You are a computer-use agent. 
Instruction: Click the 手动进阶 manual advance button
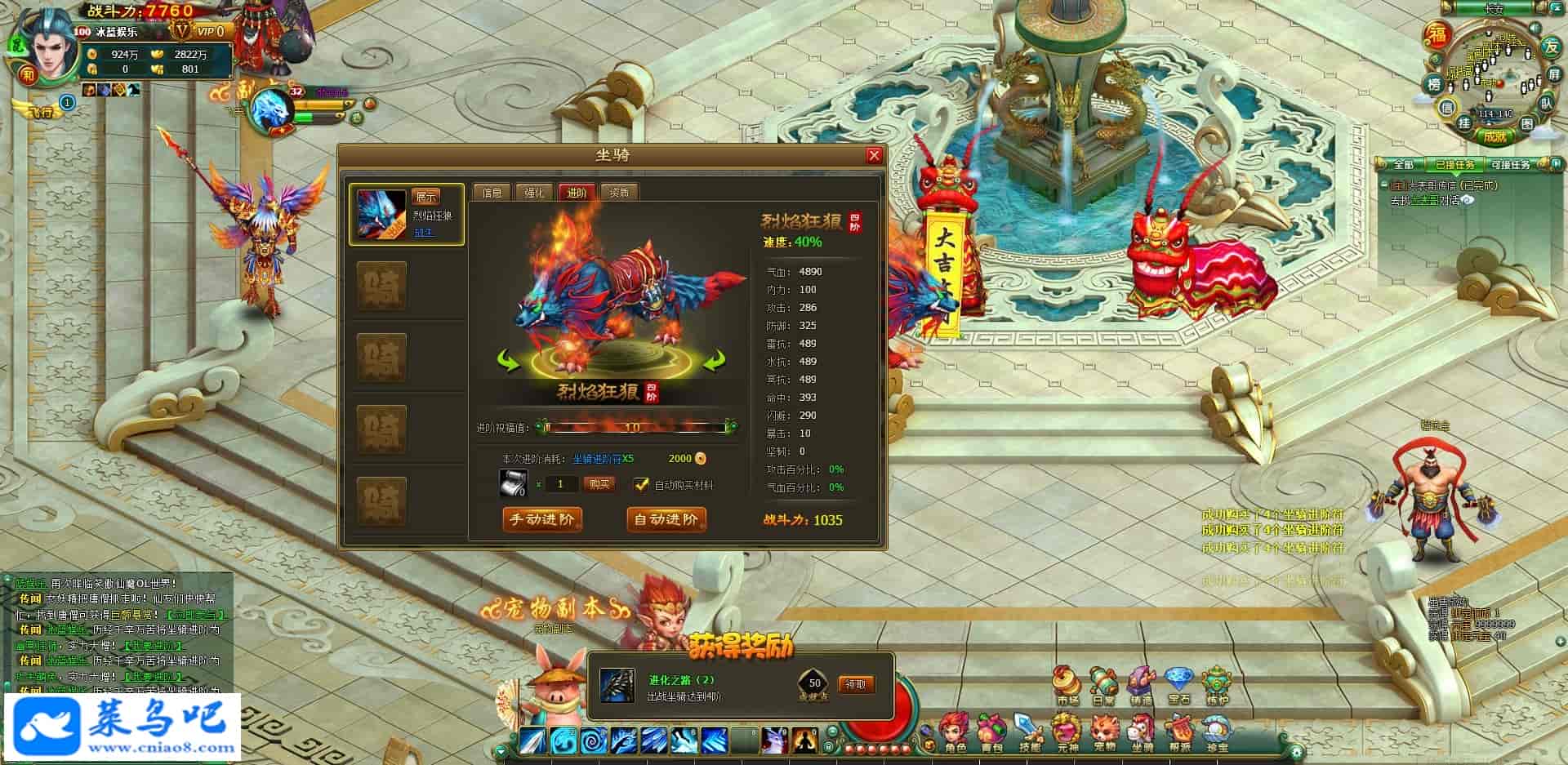tap(542, 519)
